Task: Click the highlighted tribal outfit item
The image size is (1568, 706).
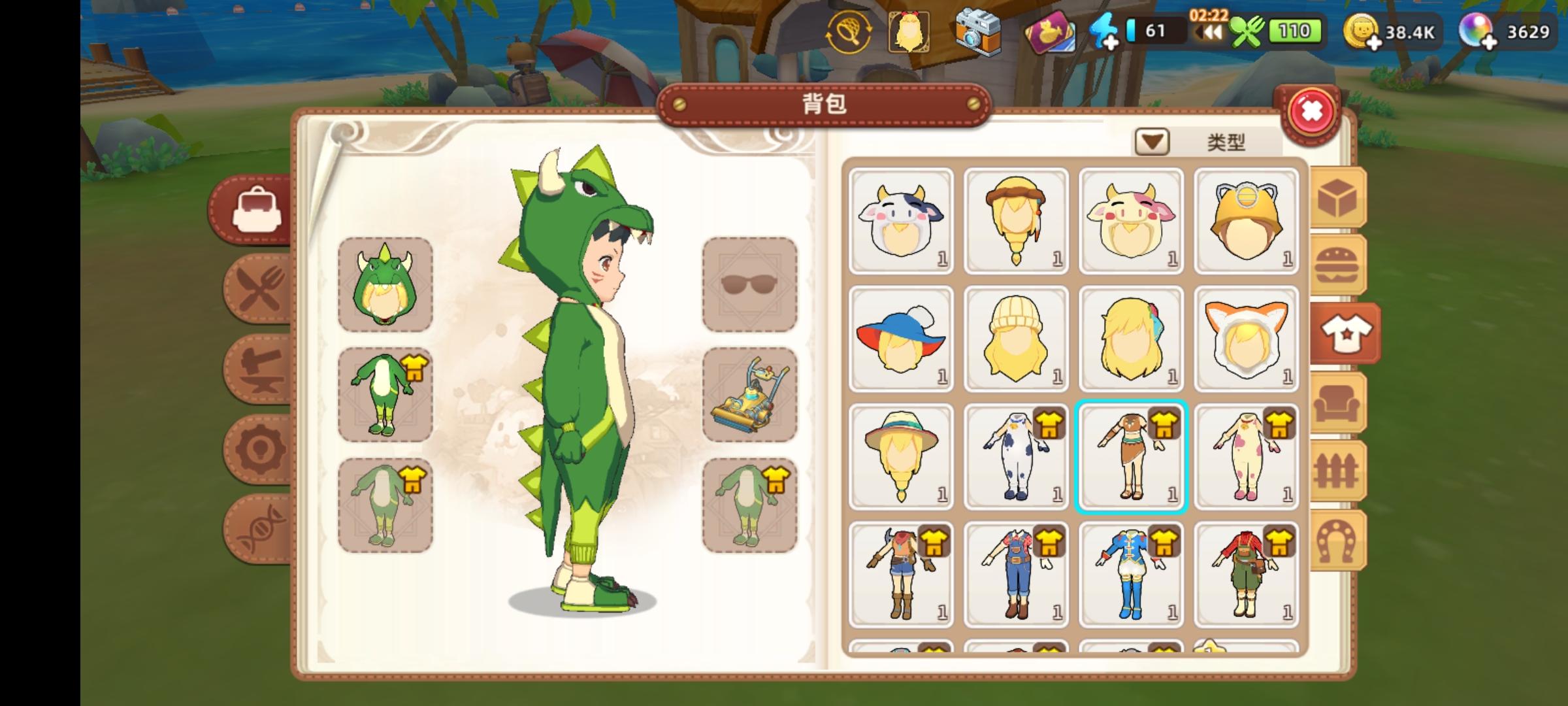Action: point(1132,458)
